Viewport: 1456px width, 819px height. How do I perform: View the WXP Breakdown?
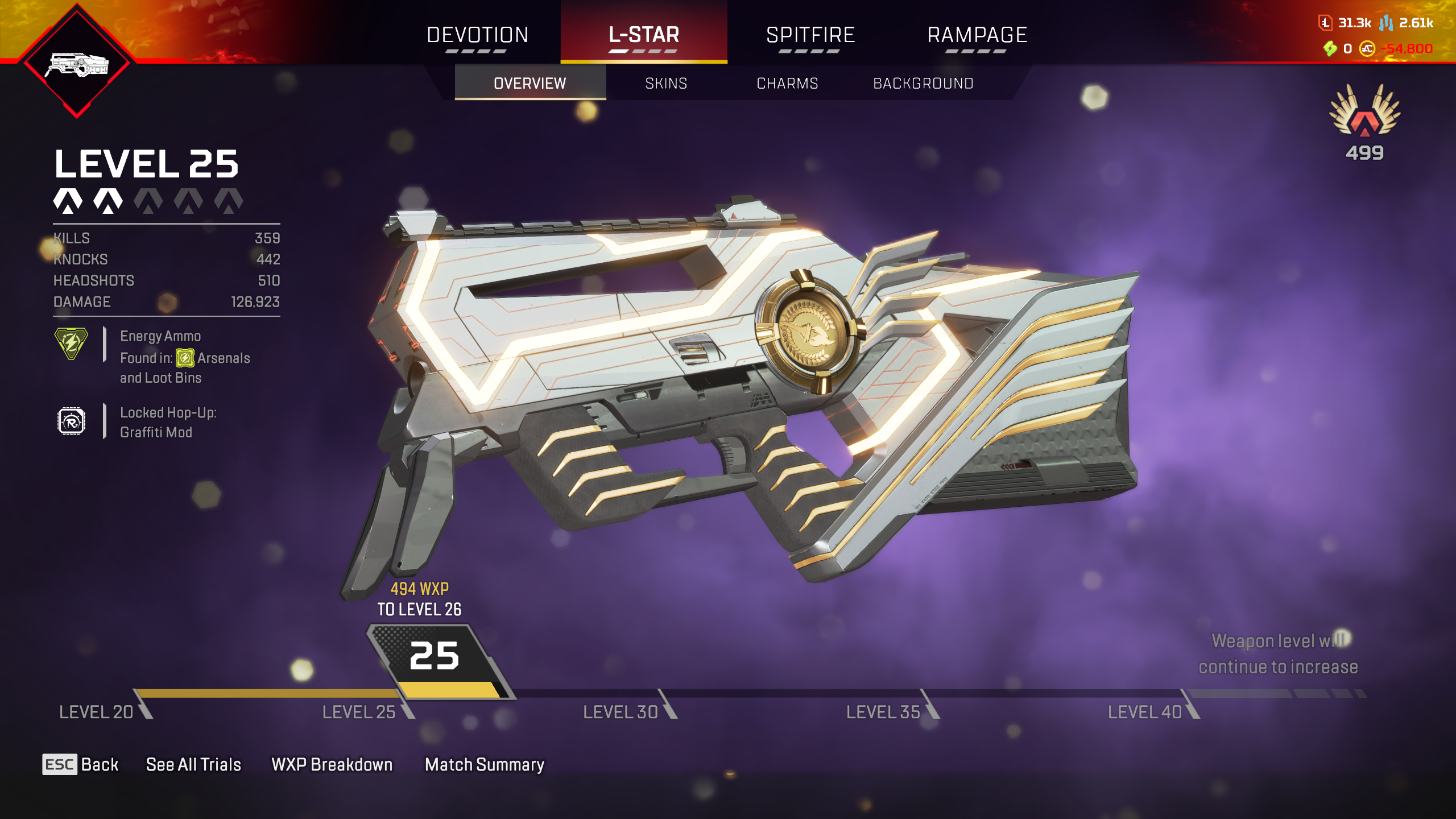[x=332, y=764]
